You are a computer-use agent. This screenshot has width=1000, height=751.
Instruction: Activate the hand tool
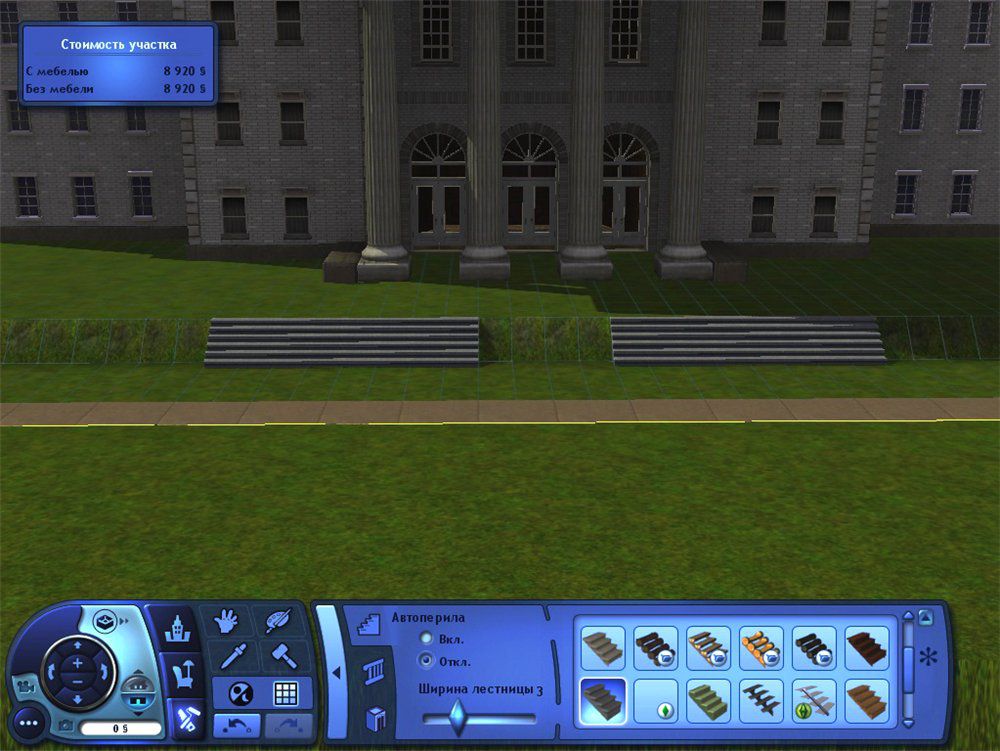[226, 622]
